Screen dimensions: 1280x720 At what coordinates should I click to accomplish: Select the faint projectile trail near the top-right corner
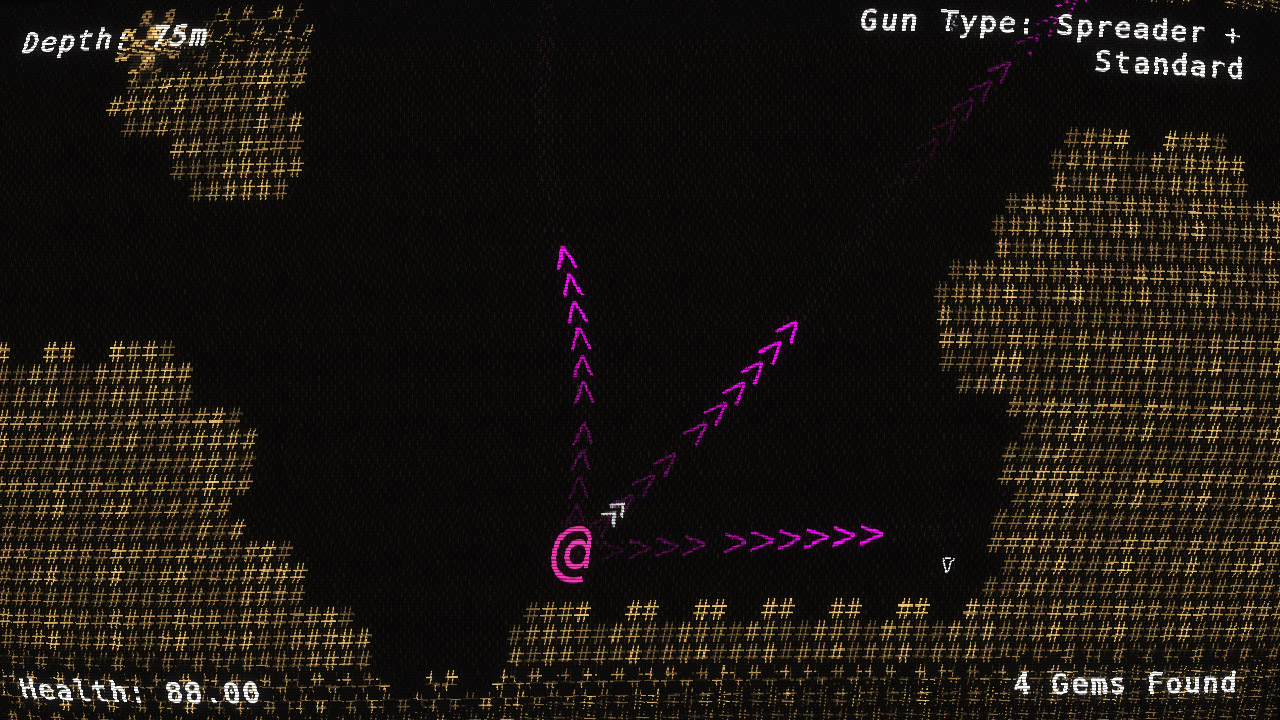point(1000,70)
